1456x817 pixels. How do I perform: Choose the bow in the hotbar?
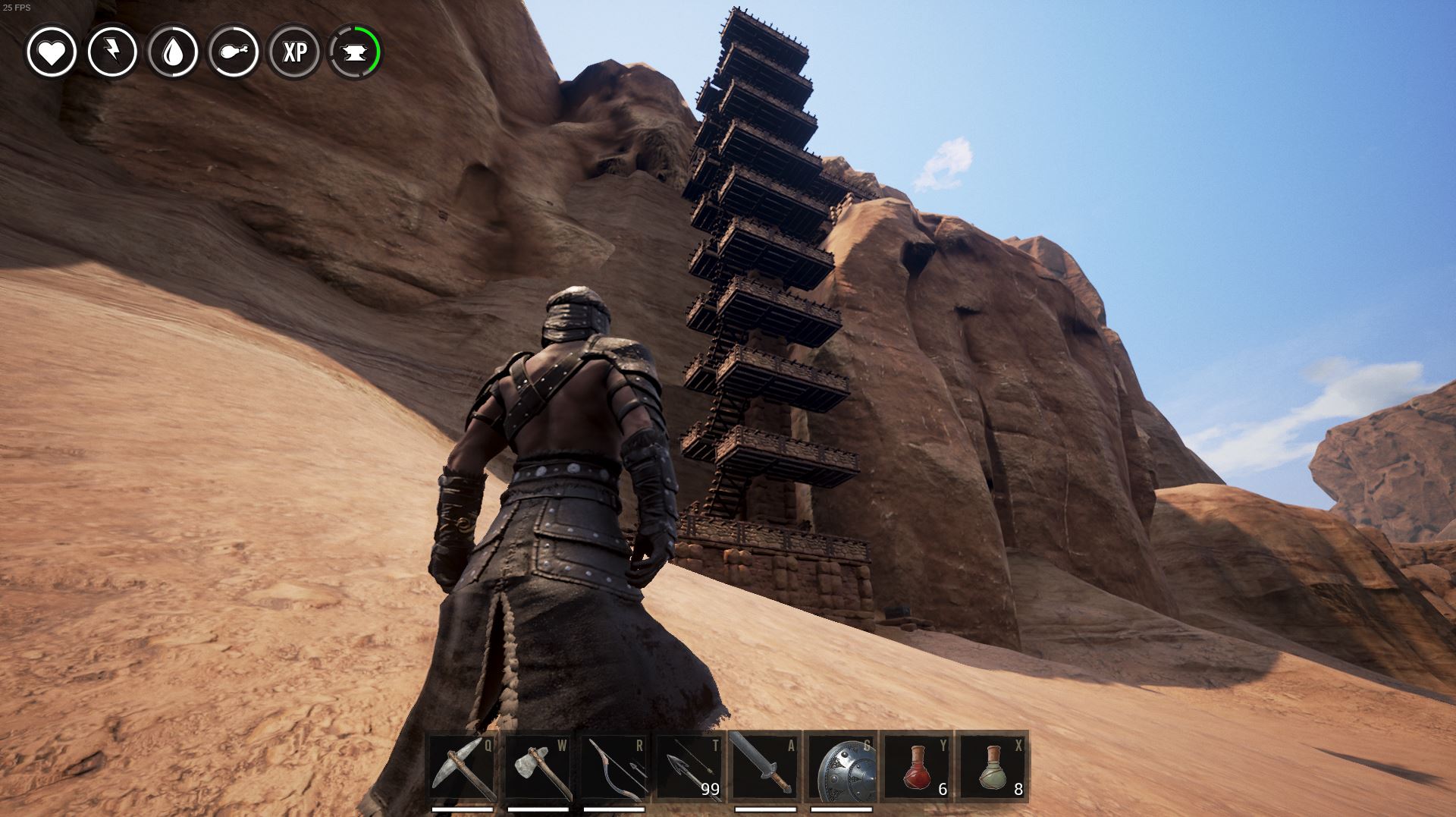pyautogui.click(x=613, y=768)
